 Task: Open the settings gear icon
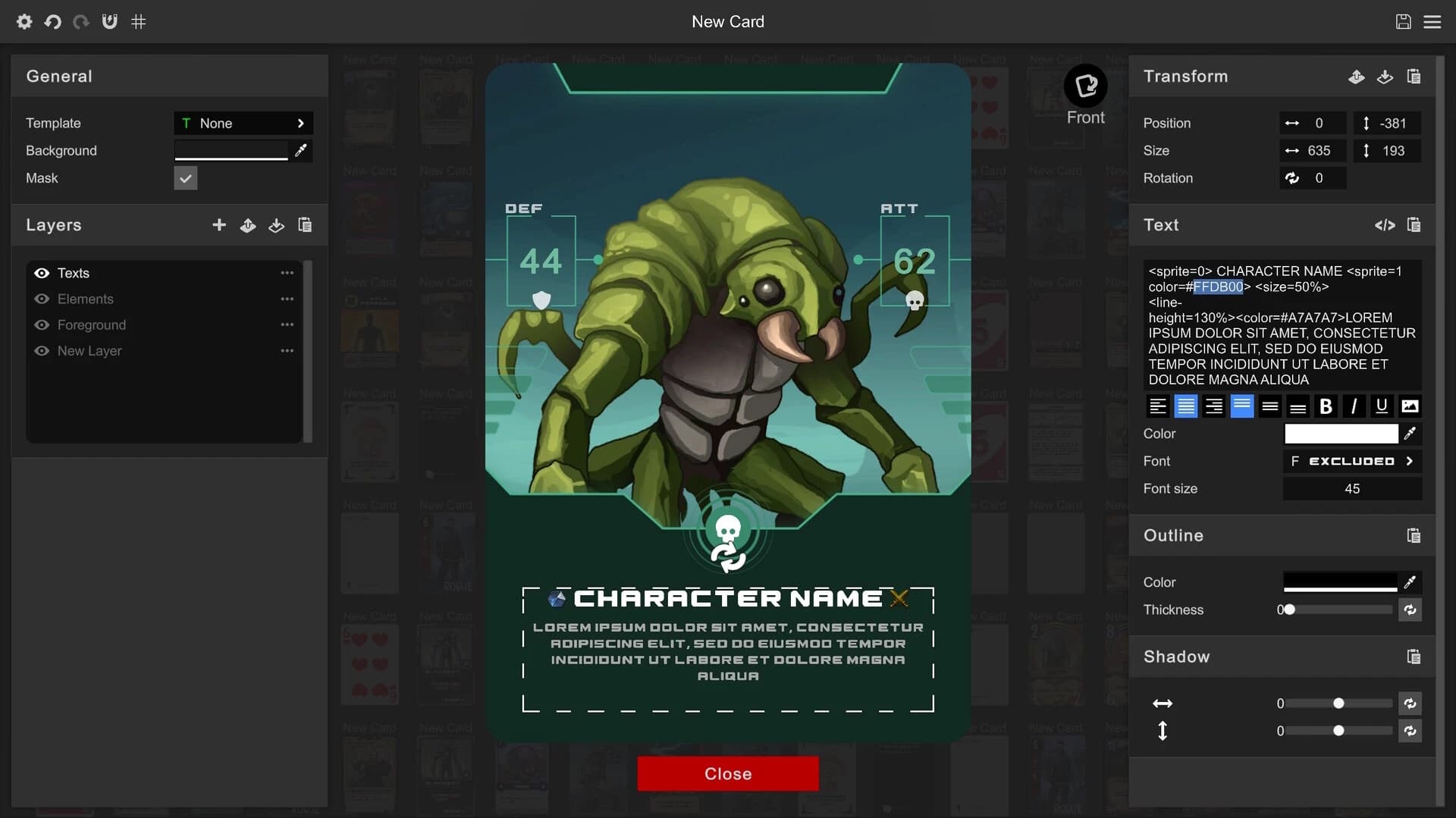(x=24, y=21)
